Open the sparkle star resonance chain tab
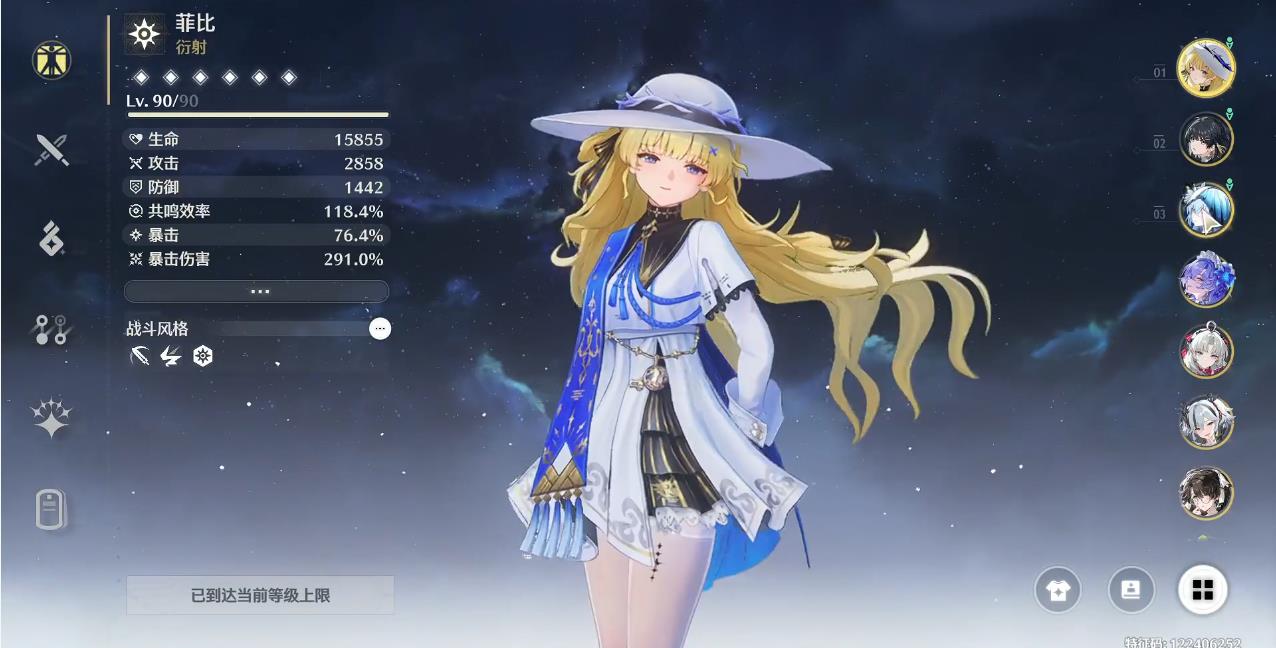 51,419
